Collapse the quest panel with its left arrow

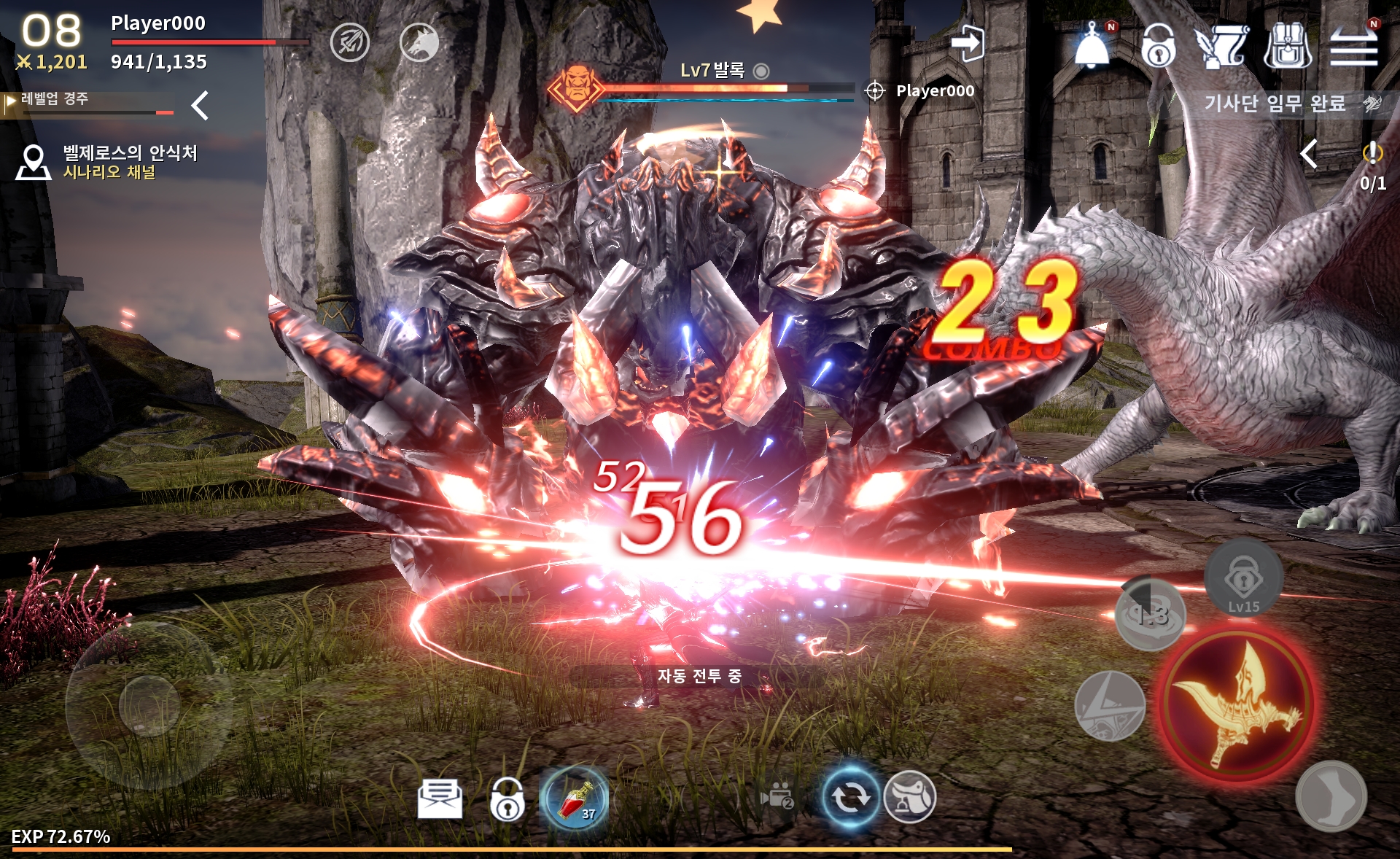coord(1310,154)
